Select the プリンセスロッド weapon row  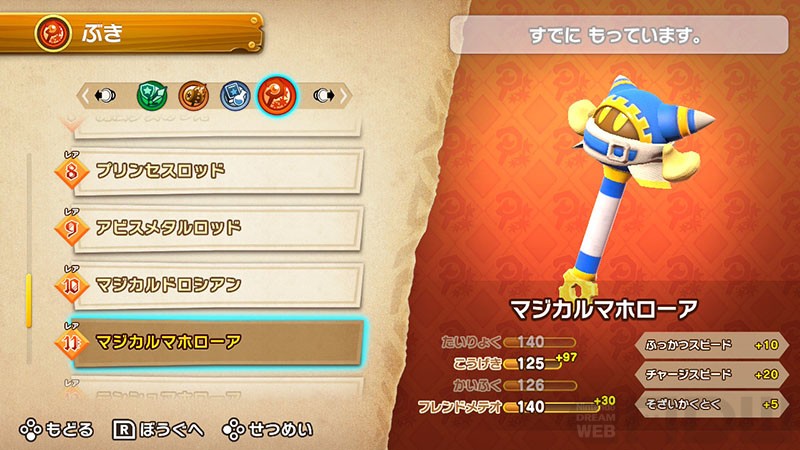pos(215,171)
